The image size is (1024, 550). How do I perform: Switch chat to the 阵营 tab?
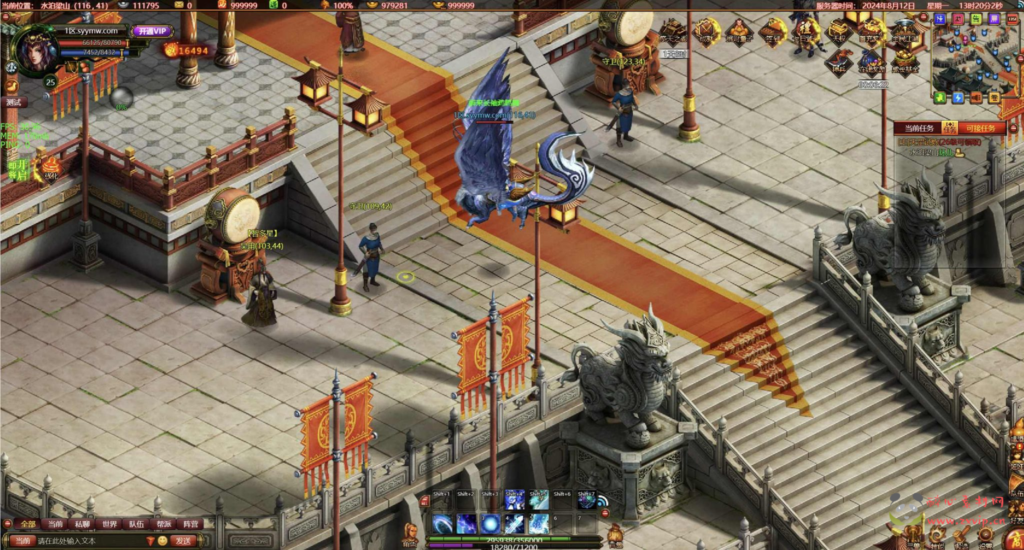191,524
